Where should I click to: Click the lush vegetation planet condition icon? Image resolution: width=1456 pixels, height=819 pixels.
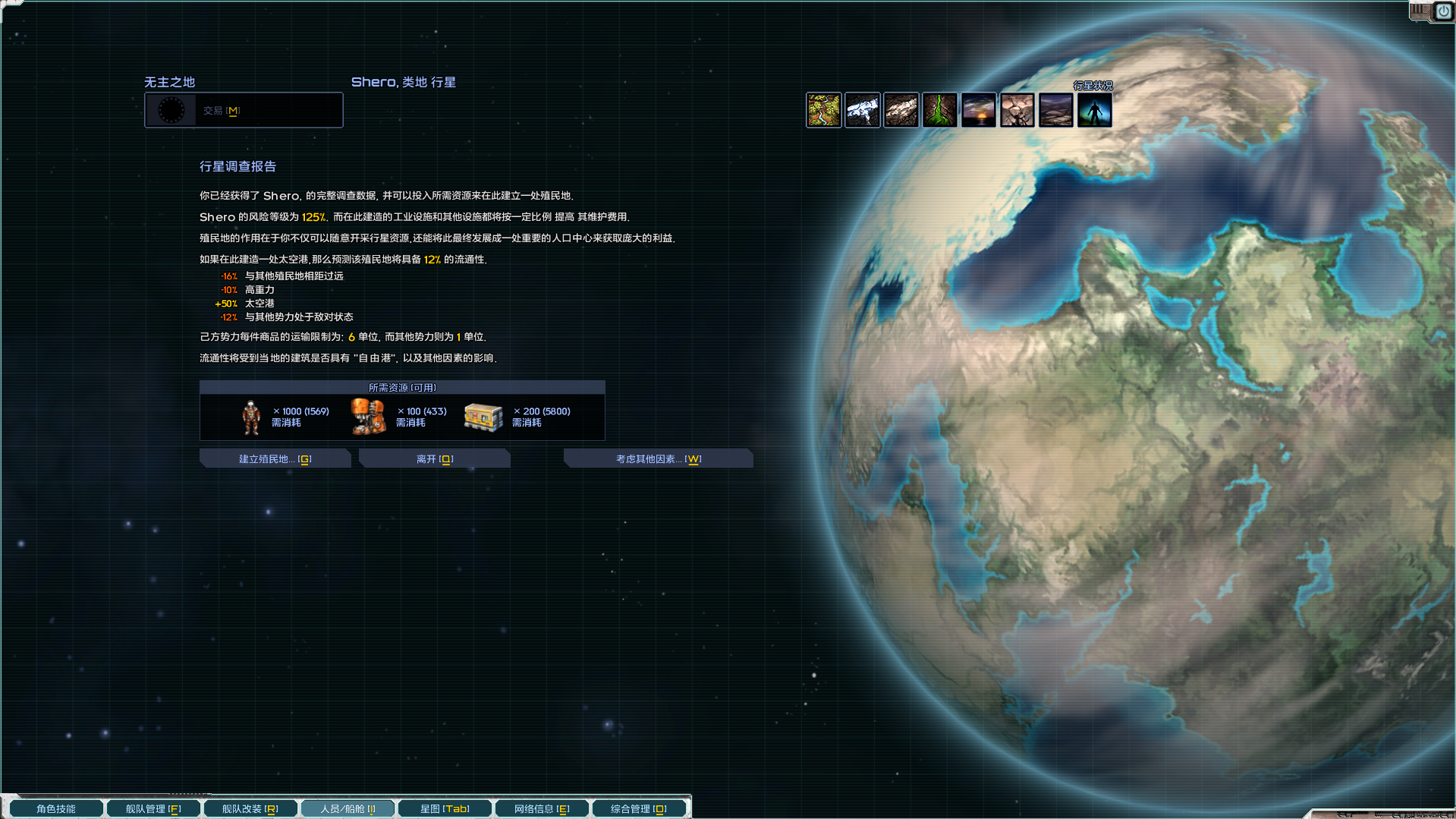coord(823,110)
